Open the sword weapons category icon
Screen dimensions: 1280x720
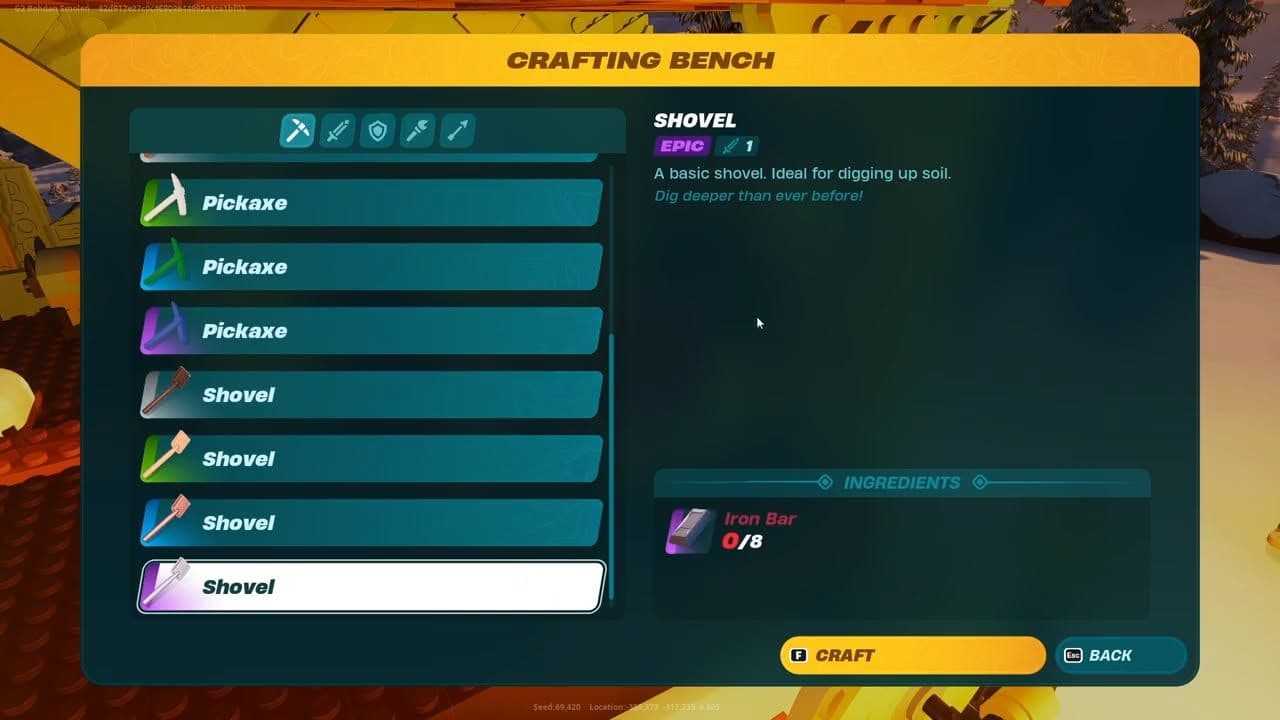point(337,129)
